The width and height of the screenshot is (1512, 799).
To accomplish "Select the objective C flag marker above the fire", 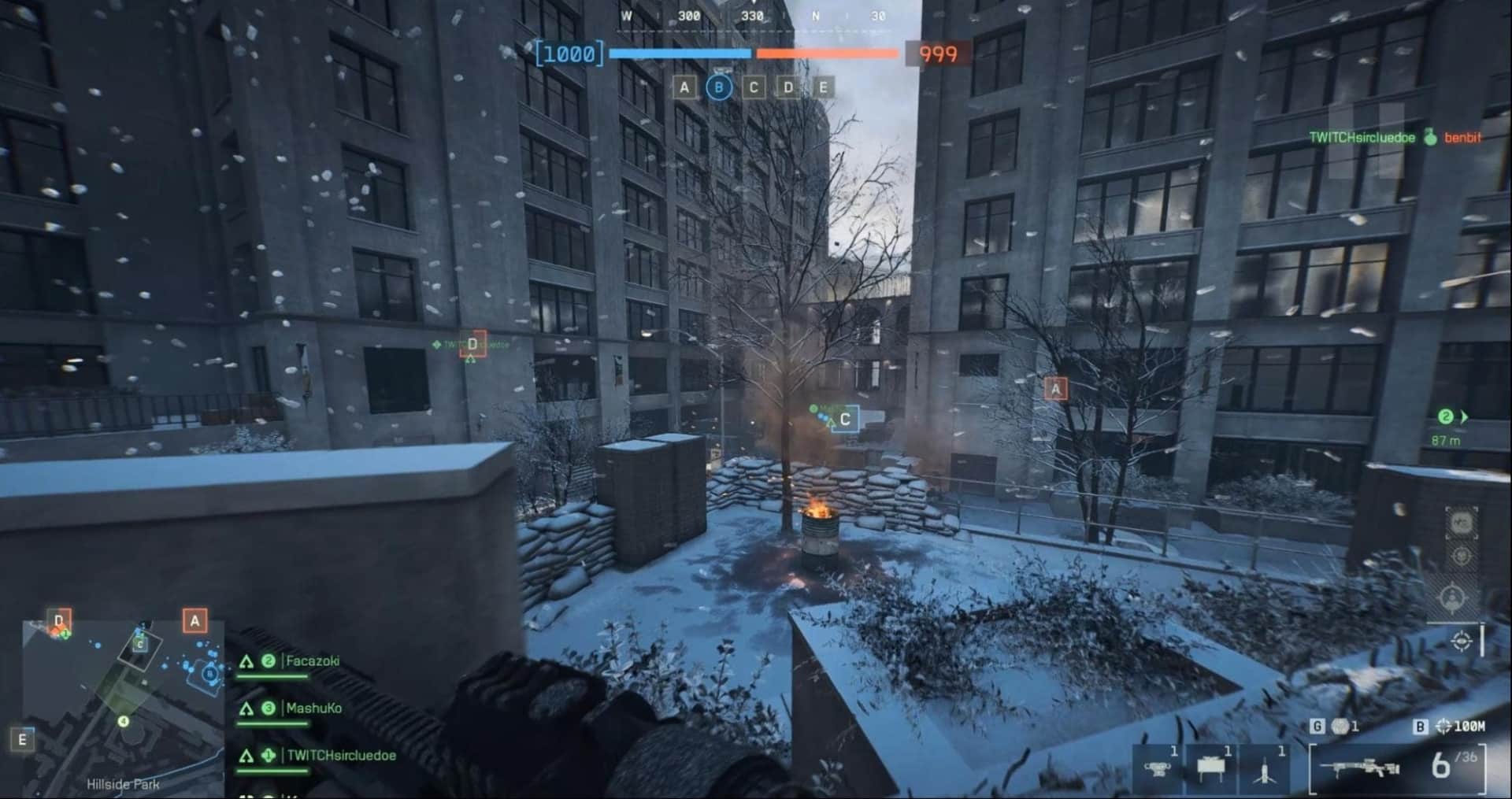I will [845, 420].
